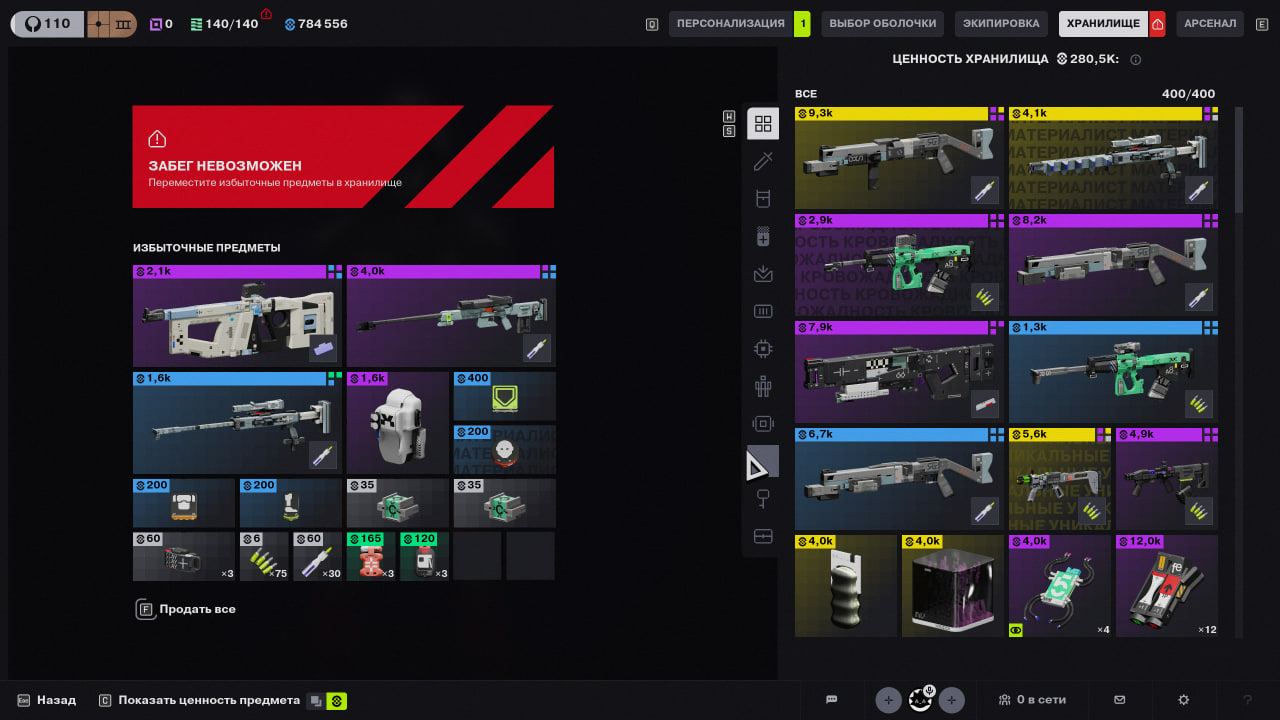1280x720 pixels.
Task: Switch to Выбор оболочки tab
Action: click(883, 24)
